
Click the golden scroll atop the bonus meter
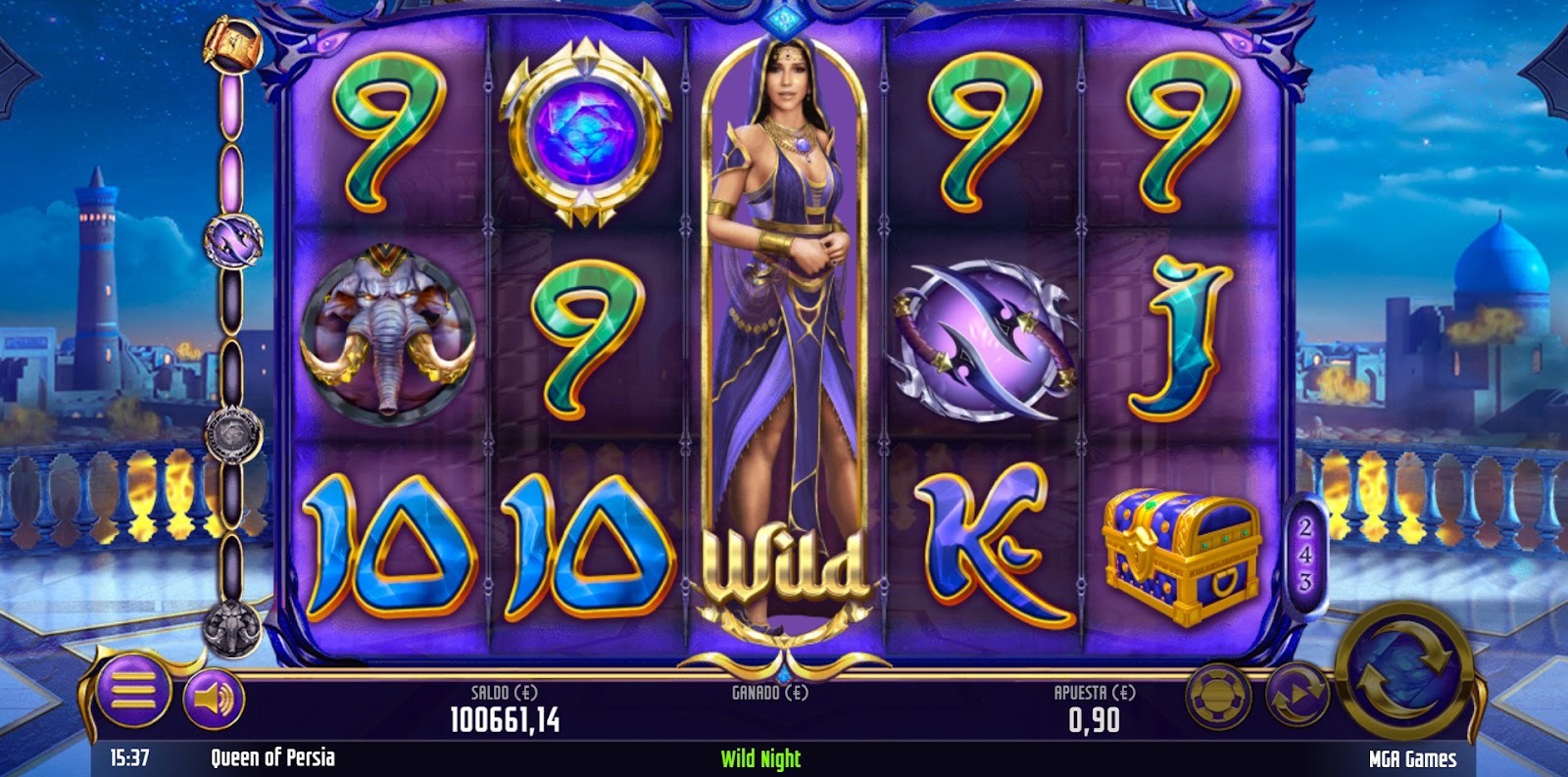[x=231, y=44]
